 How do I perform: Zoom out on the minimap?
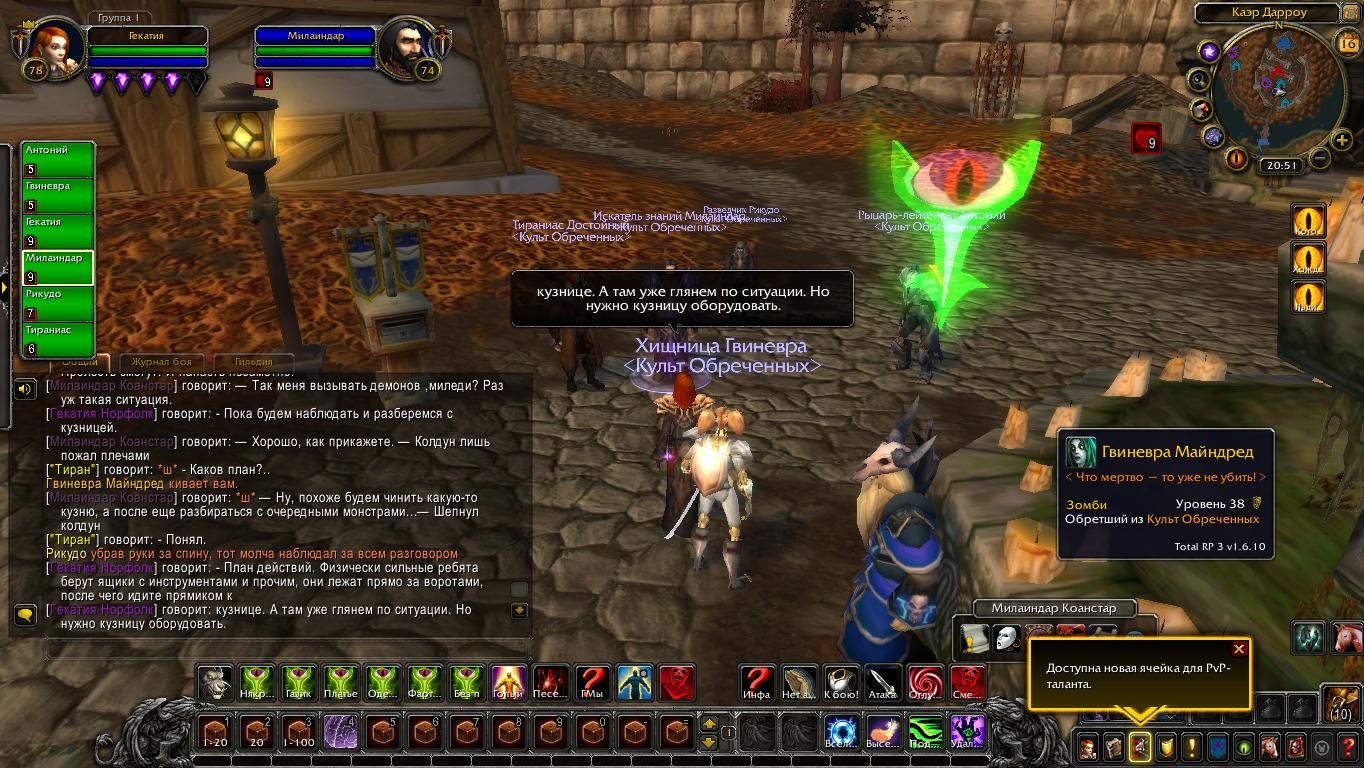click(1319, 158)
